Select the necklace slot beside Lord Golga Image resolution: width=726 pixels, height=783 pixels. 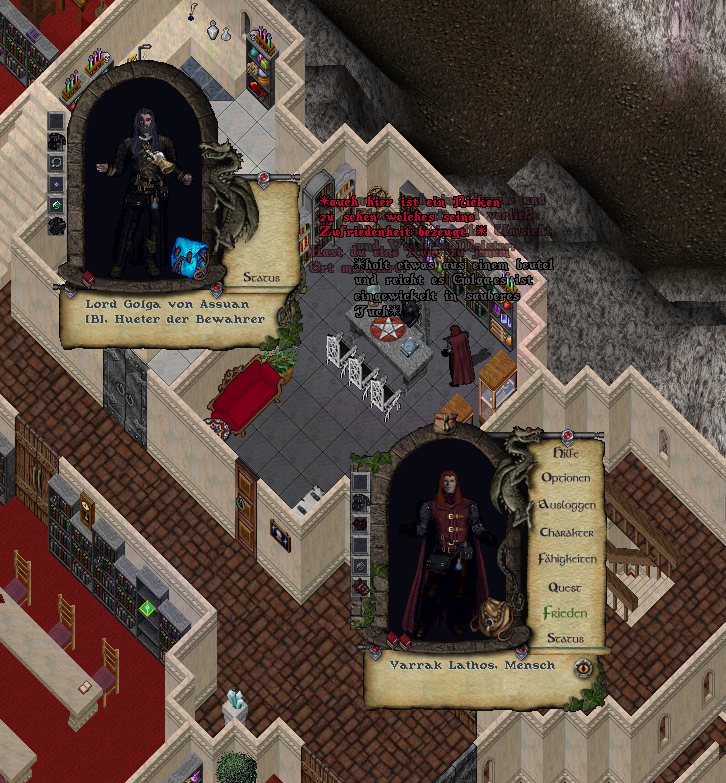[x=57, y=162]
